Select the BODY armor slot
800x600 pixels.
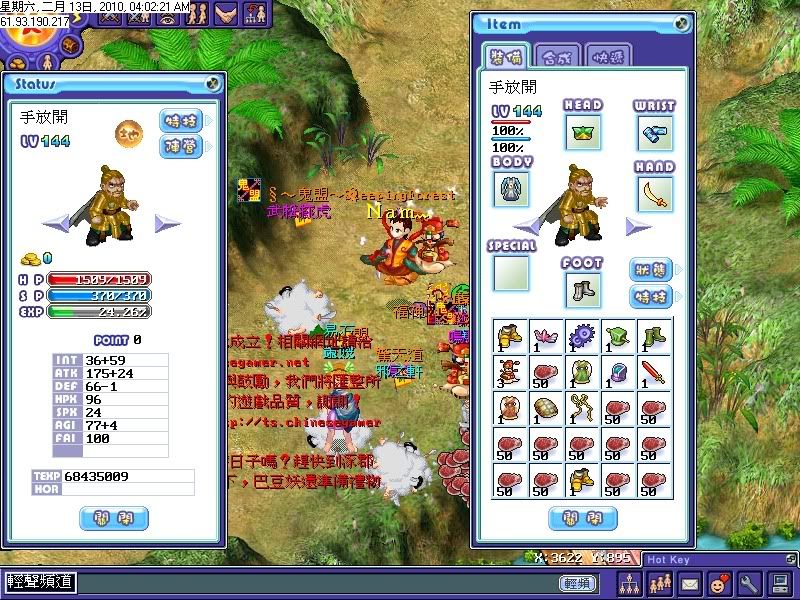511,189
